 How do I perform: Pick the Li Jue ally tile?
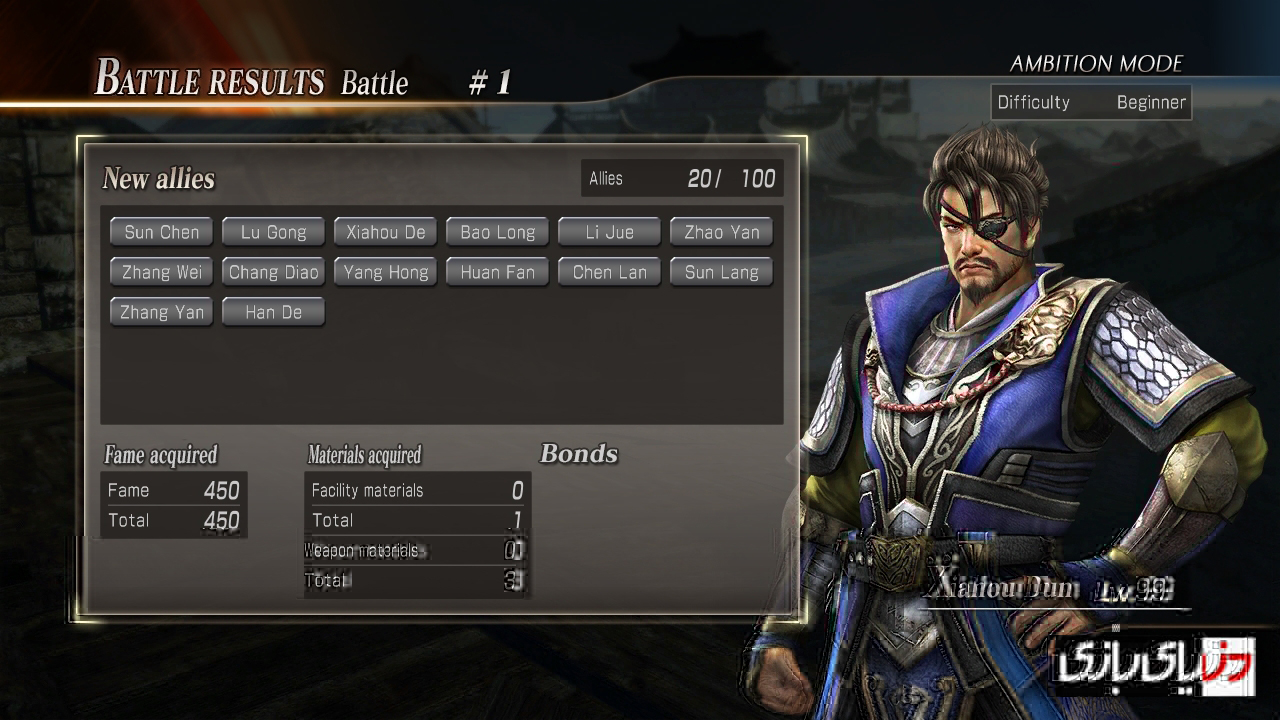tap(609, 232)
